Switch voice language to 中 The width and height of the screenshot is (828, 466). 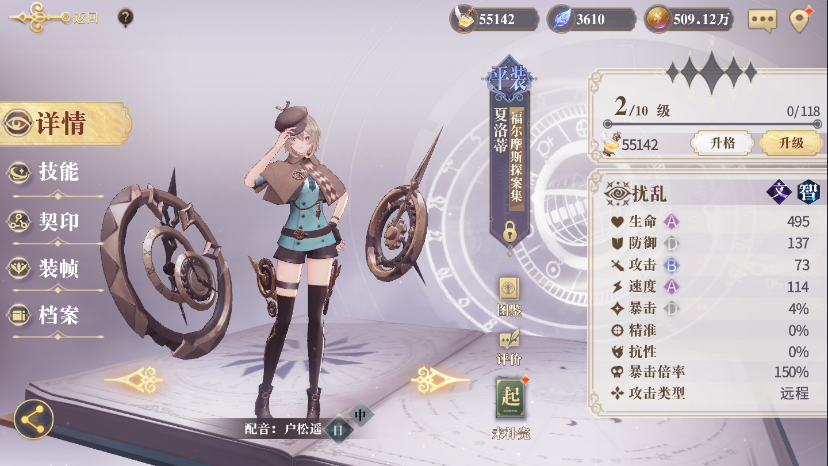pos(360,415)
